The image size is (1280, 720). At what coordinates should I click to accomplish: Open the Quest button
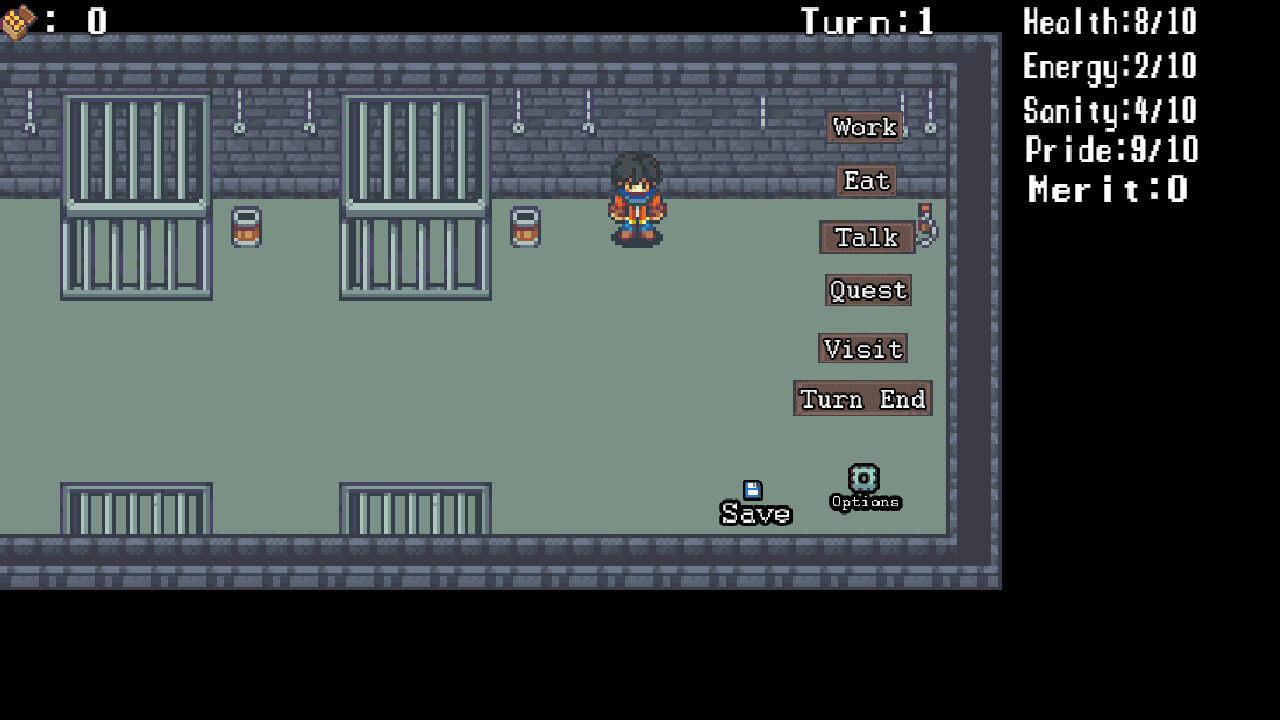[867, 290]
